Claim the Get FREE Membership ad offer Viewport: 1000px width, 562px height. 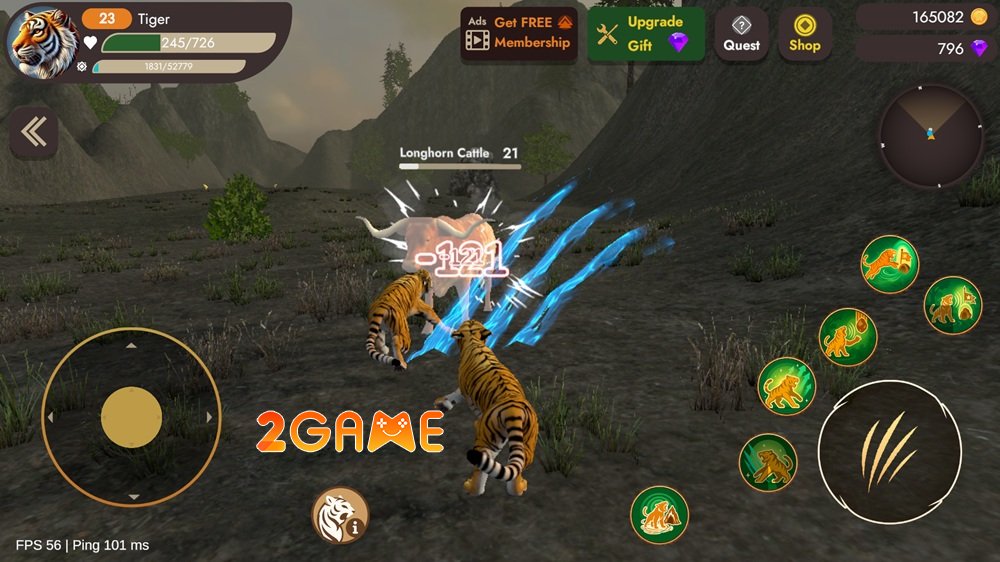(x=518, y=35)
